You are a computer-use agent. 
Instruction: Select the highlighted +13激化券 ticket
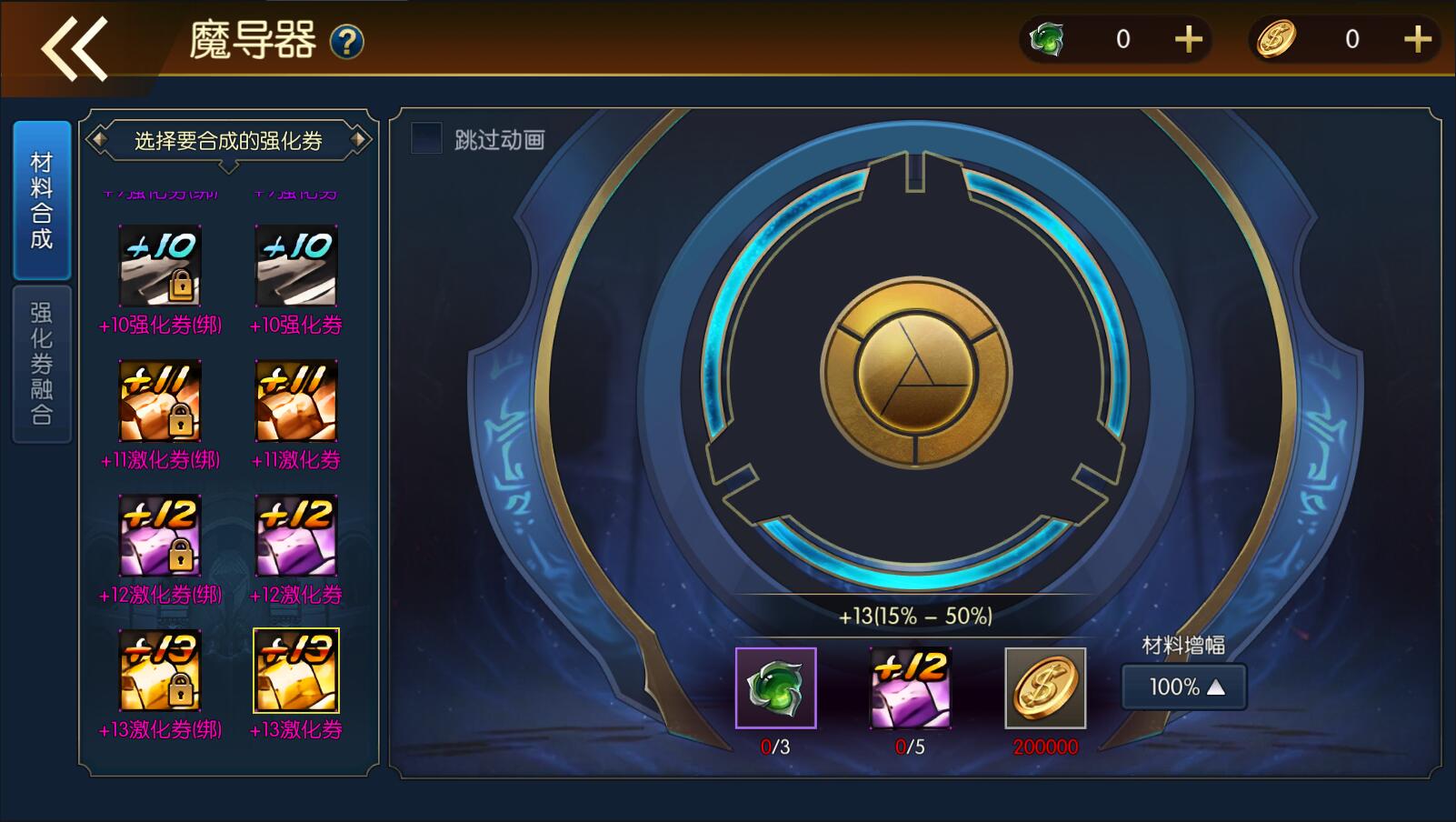point(296,670)
